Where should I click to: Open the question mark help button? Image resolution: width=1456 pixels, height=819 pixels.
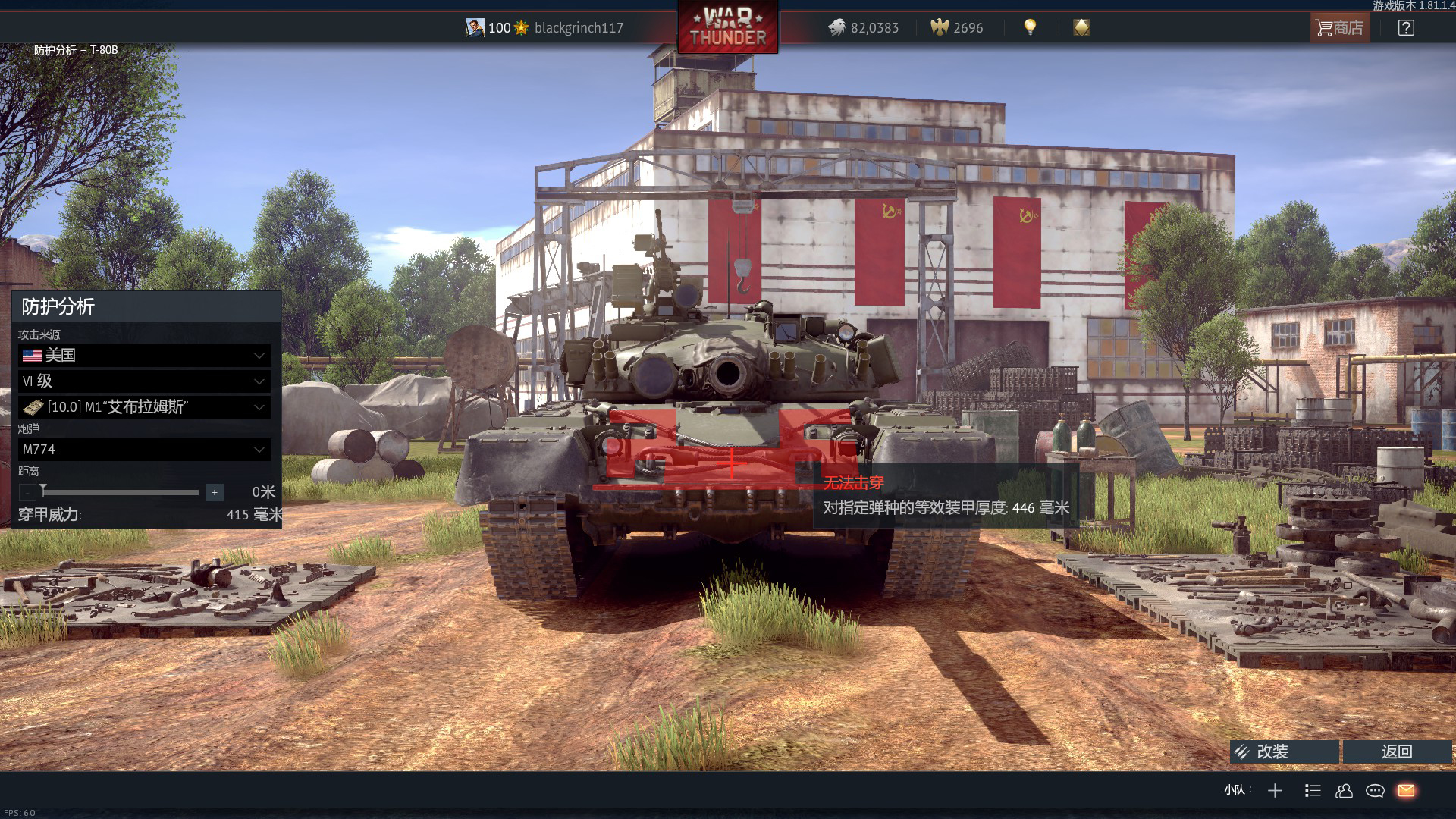click(1406, 28)
